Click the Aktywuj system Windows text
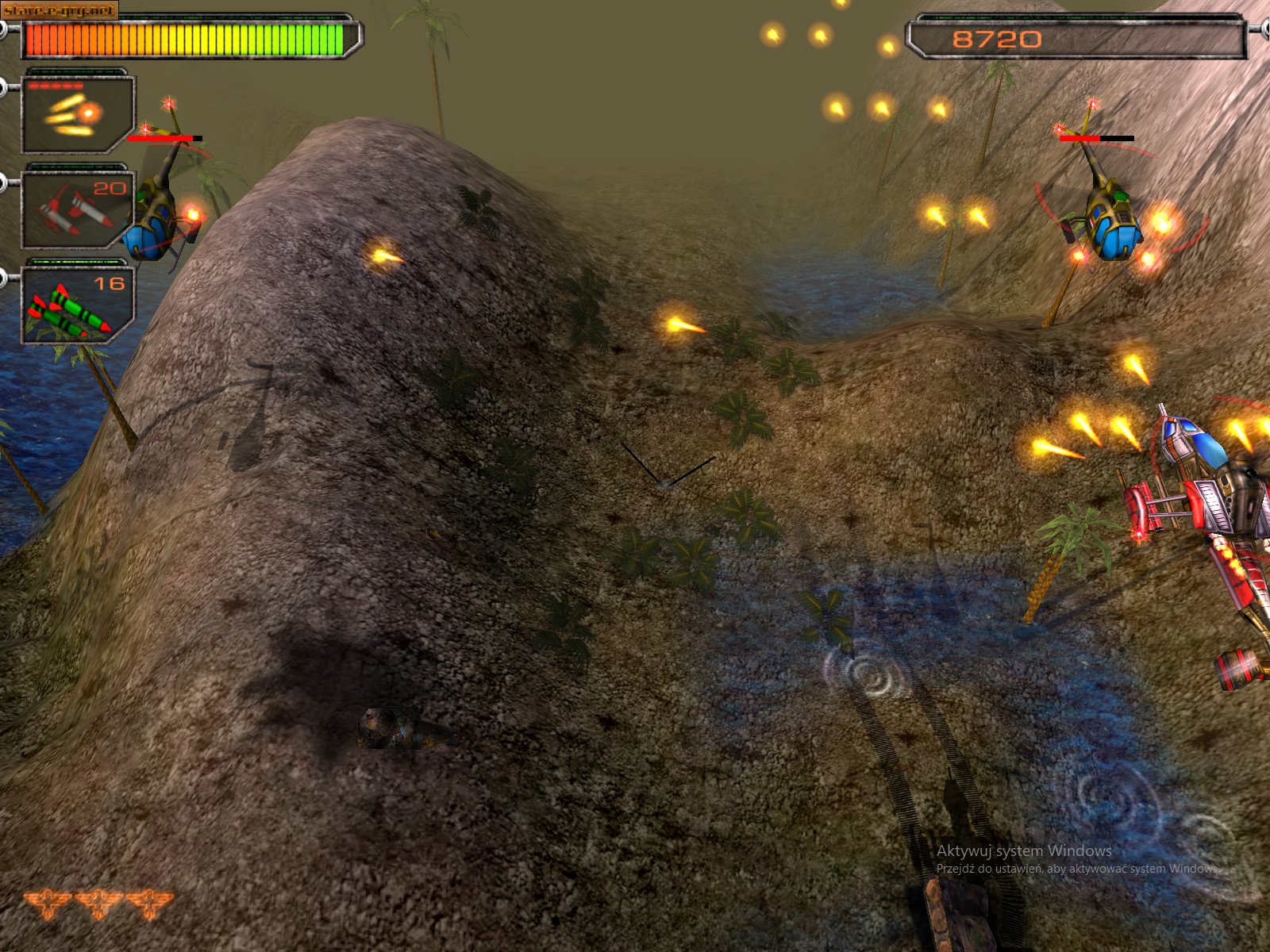The height and width of the screenshot is (952, 1270). click(x=1023, y=851)
